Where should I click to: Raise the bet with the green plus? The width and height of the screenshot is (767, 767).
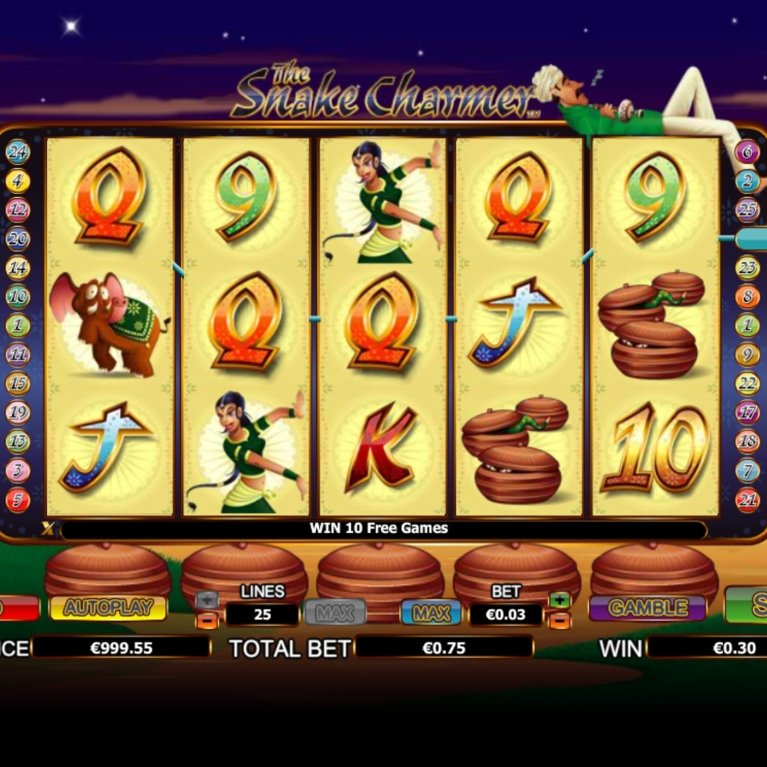pyautogui.click(x=559, y=600)
